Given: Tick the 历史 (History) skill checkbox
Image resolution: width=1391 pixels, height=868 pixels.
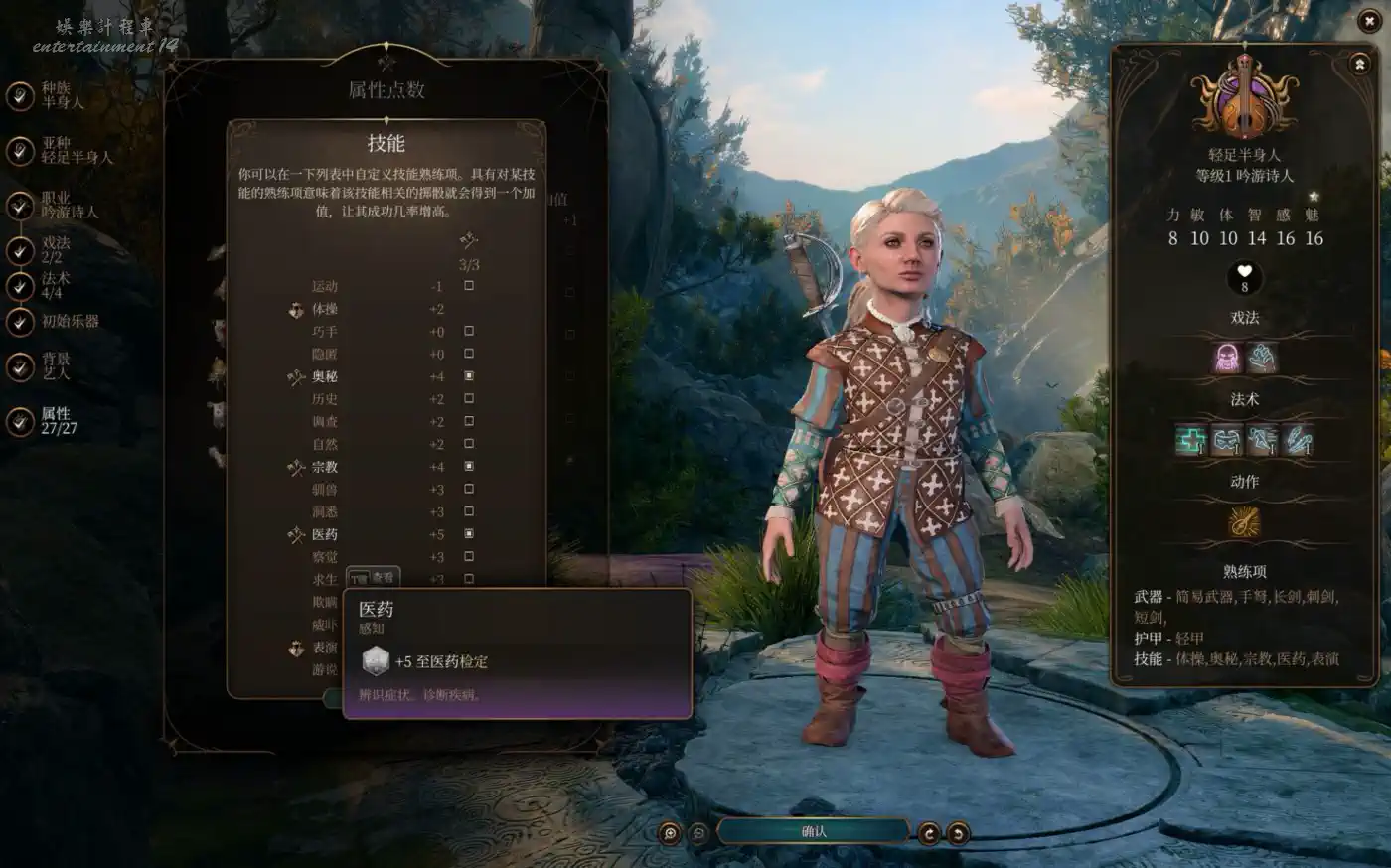Looking at the screenshot, I should click(469, 399).
